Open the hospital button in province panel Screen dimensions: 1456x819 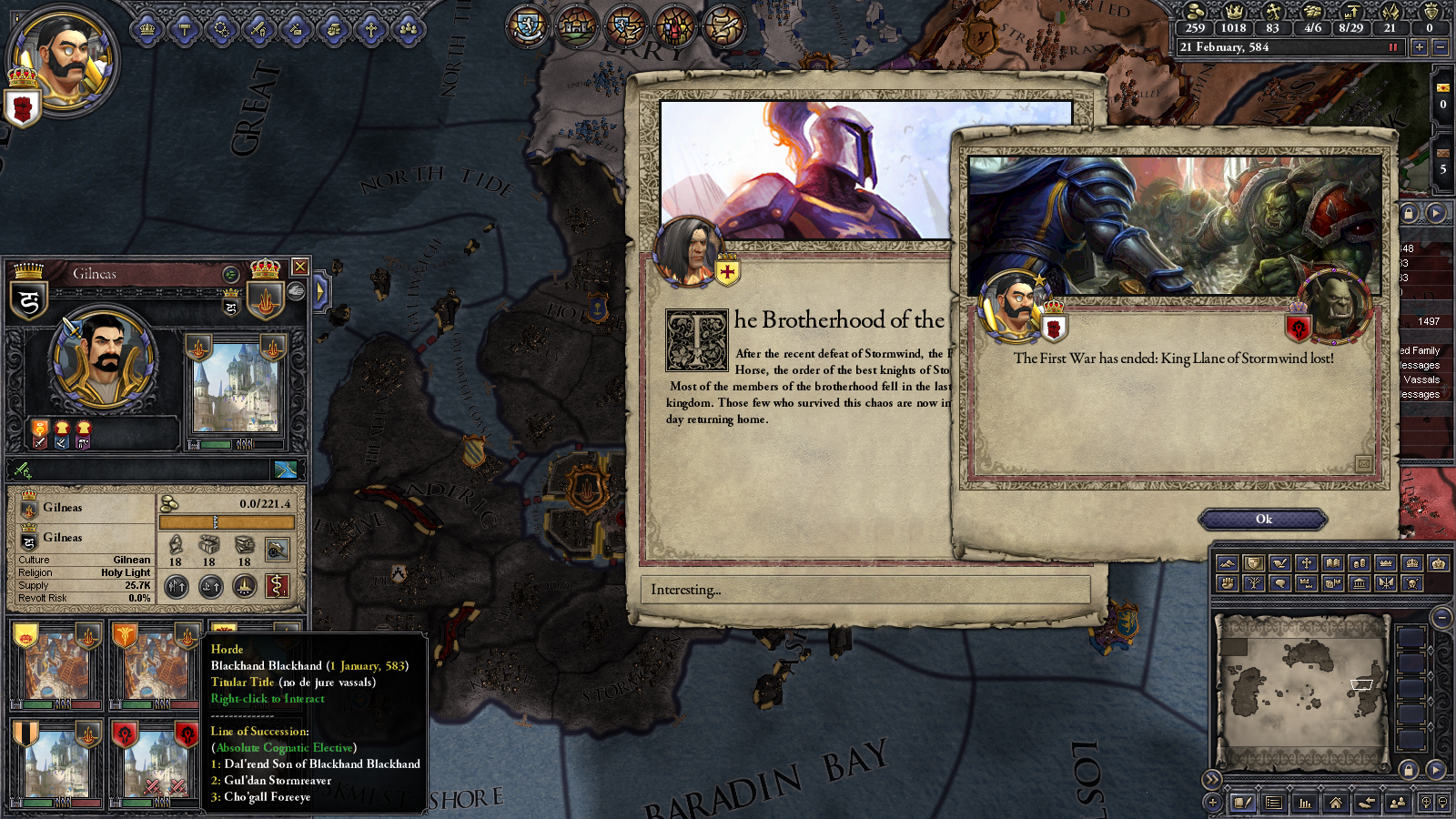click(x=277, y=587)
